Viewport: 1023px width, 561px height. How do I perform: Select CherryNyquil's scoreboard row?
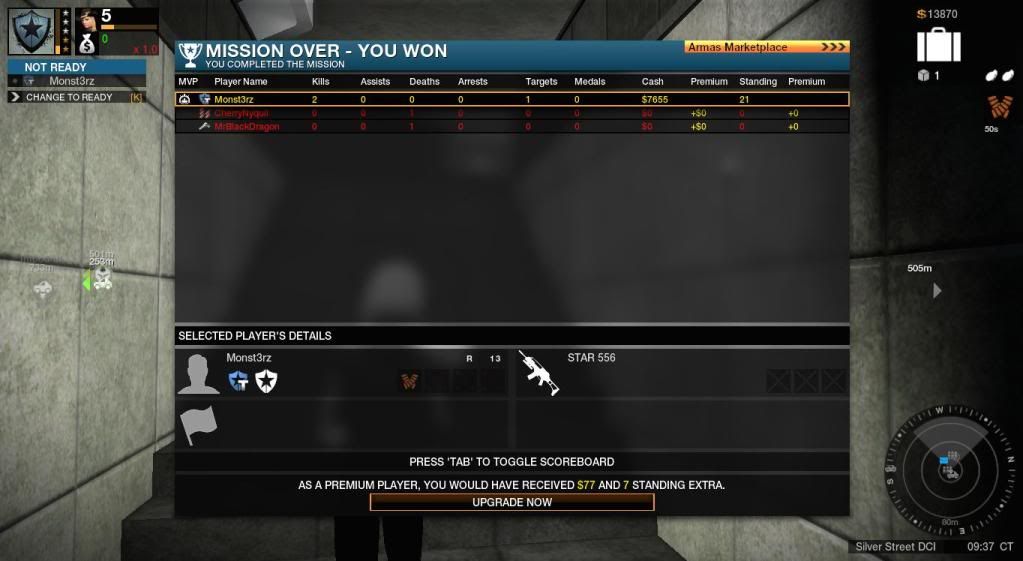click(512, 113)
